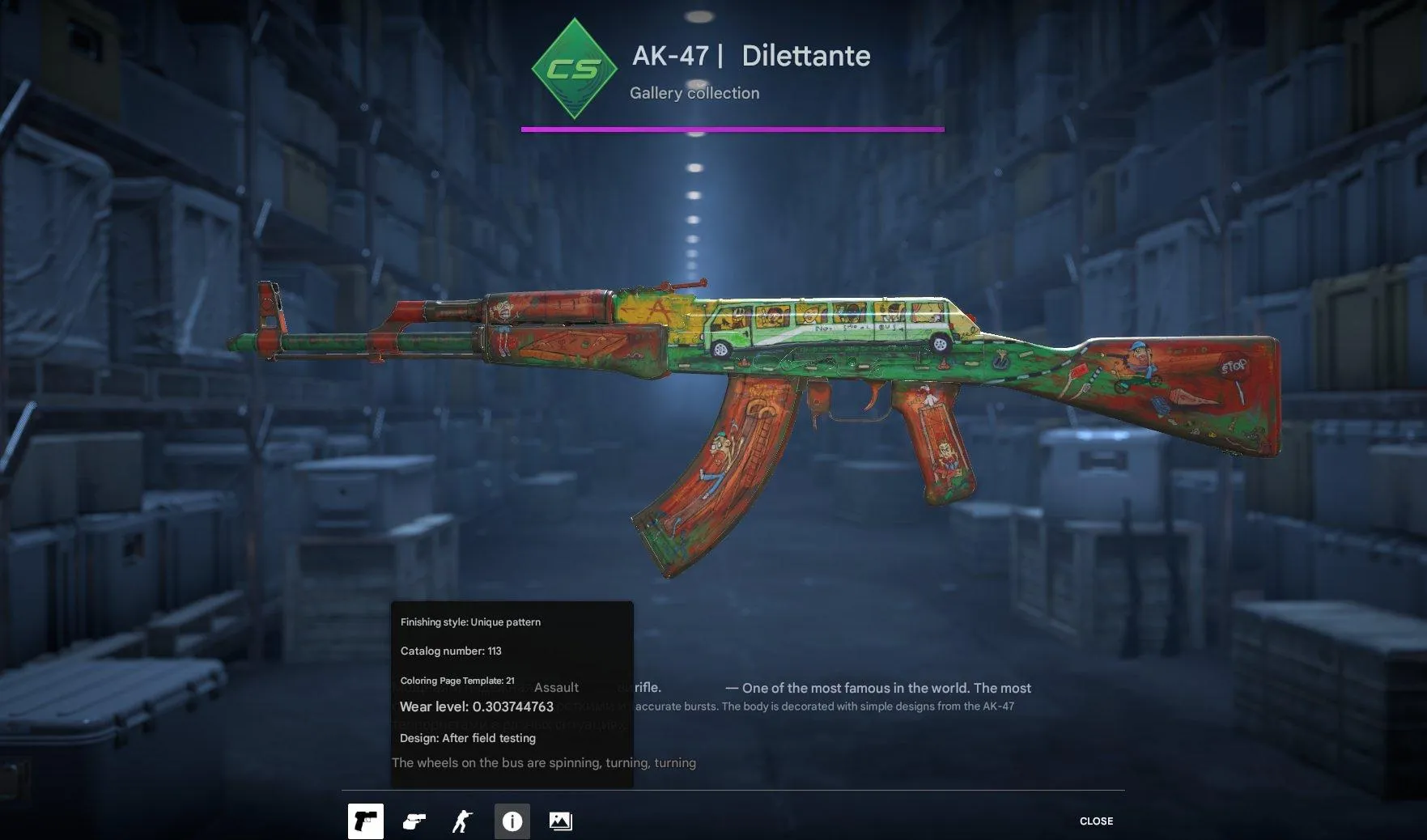
Task: Select the Wear level 0.303744763 text
Action: tap(476, 706)
